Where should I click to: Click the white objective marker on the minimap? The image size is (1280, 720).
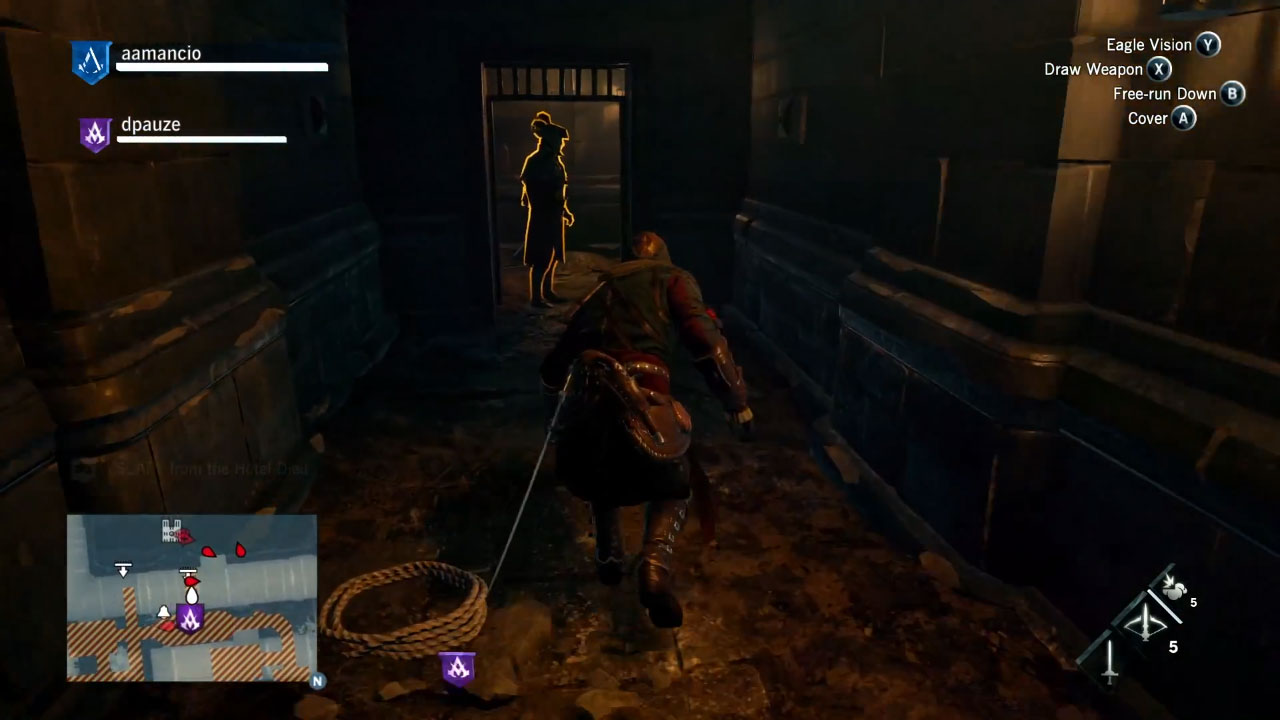(x=124, y=570)
